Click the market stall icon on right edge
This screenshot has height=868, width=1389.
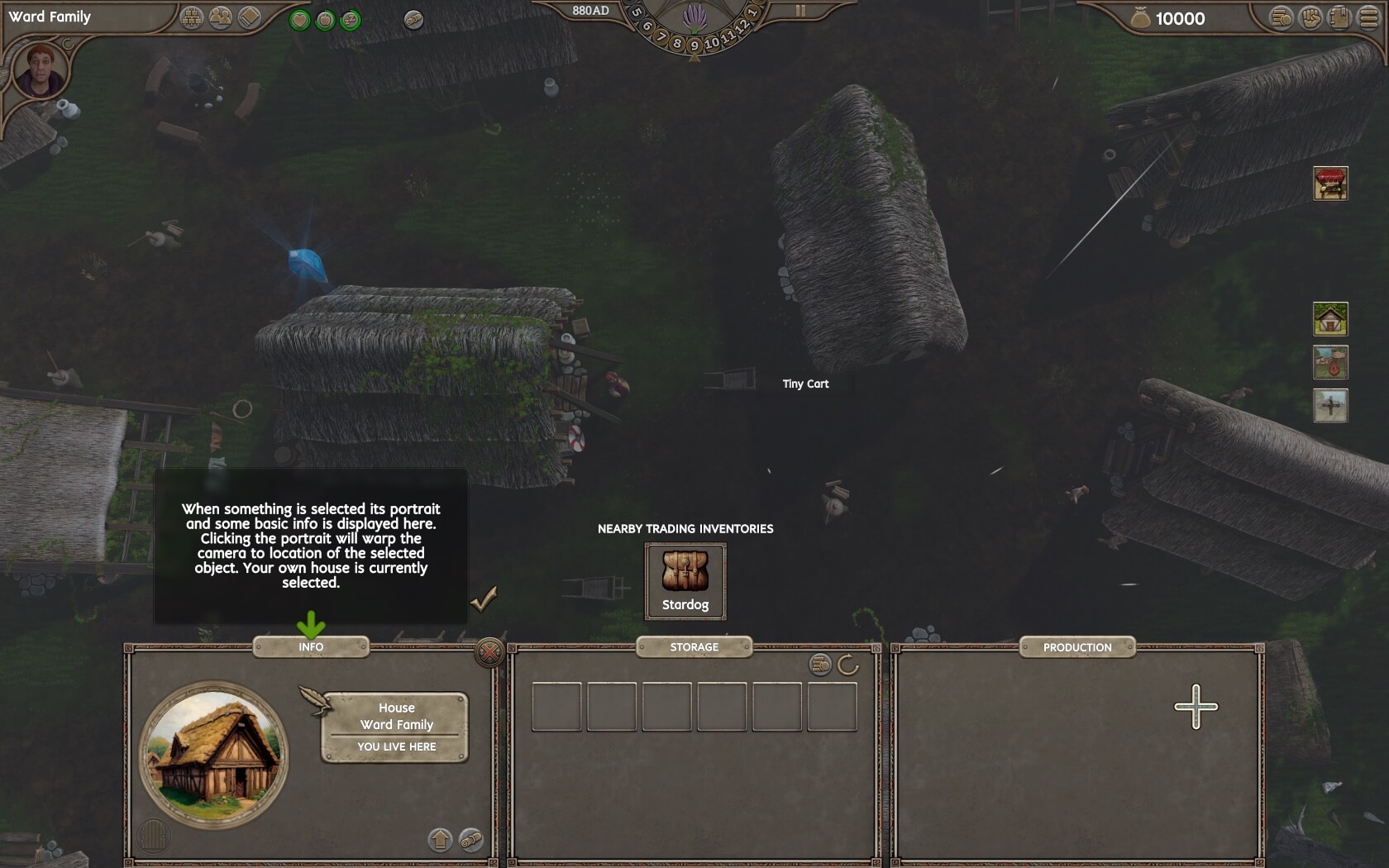[1330, 184]
